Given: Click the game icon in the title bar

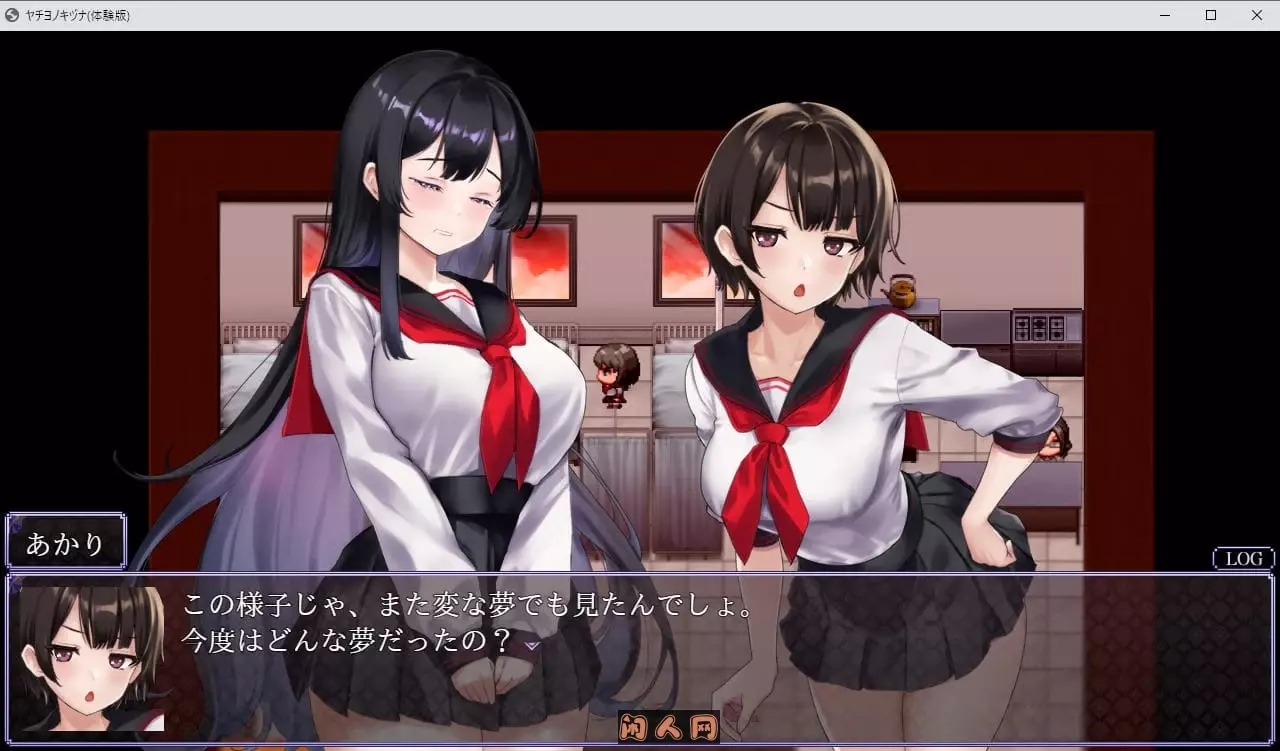Looking at the screenshot, I should pos(12,15).
